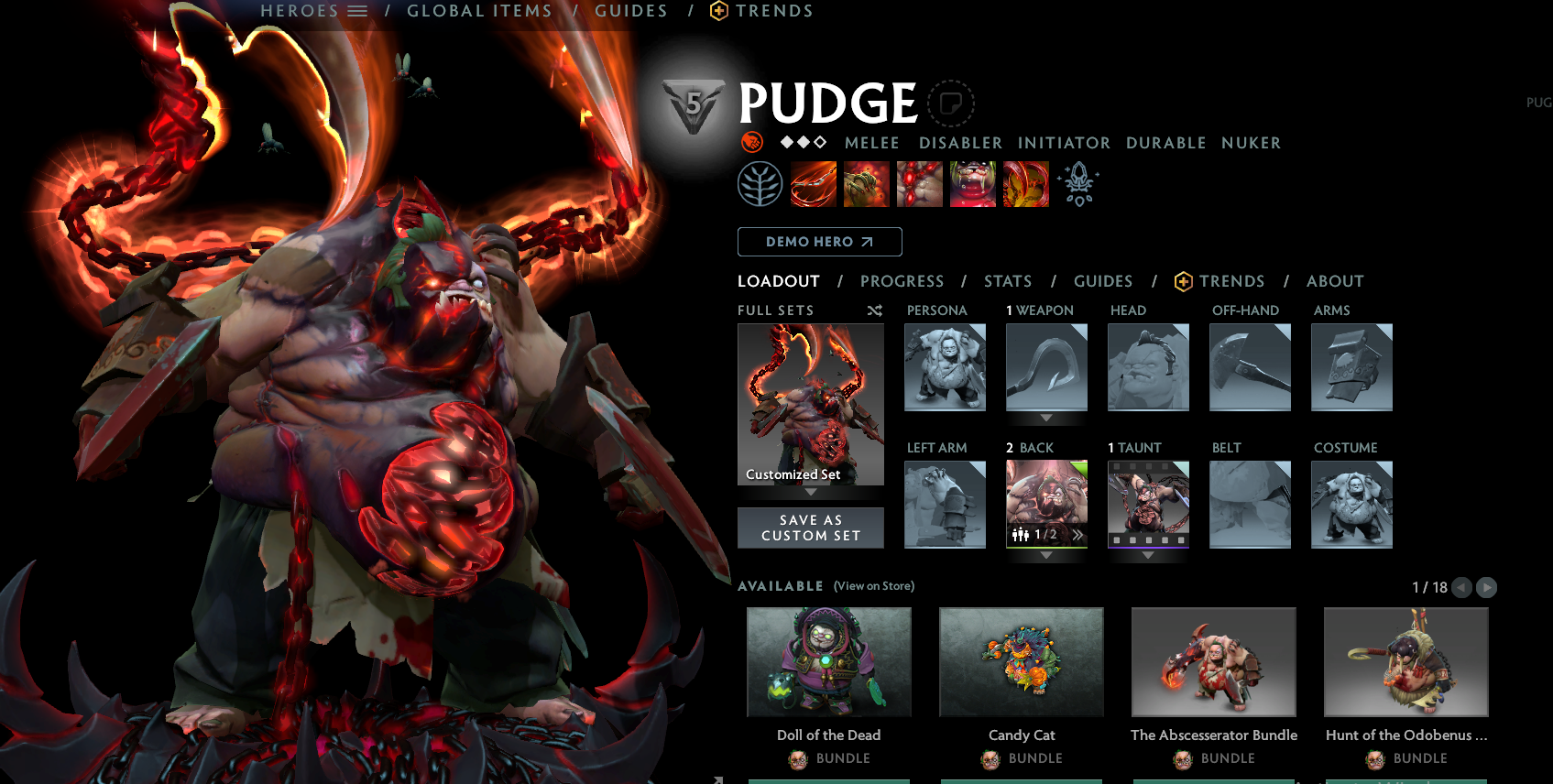Open the Flesh Heap ability icon
Image resolution: width=1553 pixels, height=784 pixels.
920,183
